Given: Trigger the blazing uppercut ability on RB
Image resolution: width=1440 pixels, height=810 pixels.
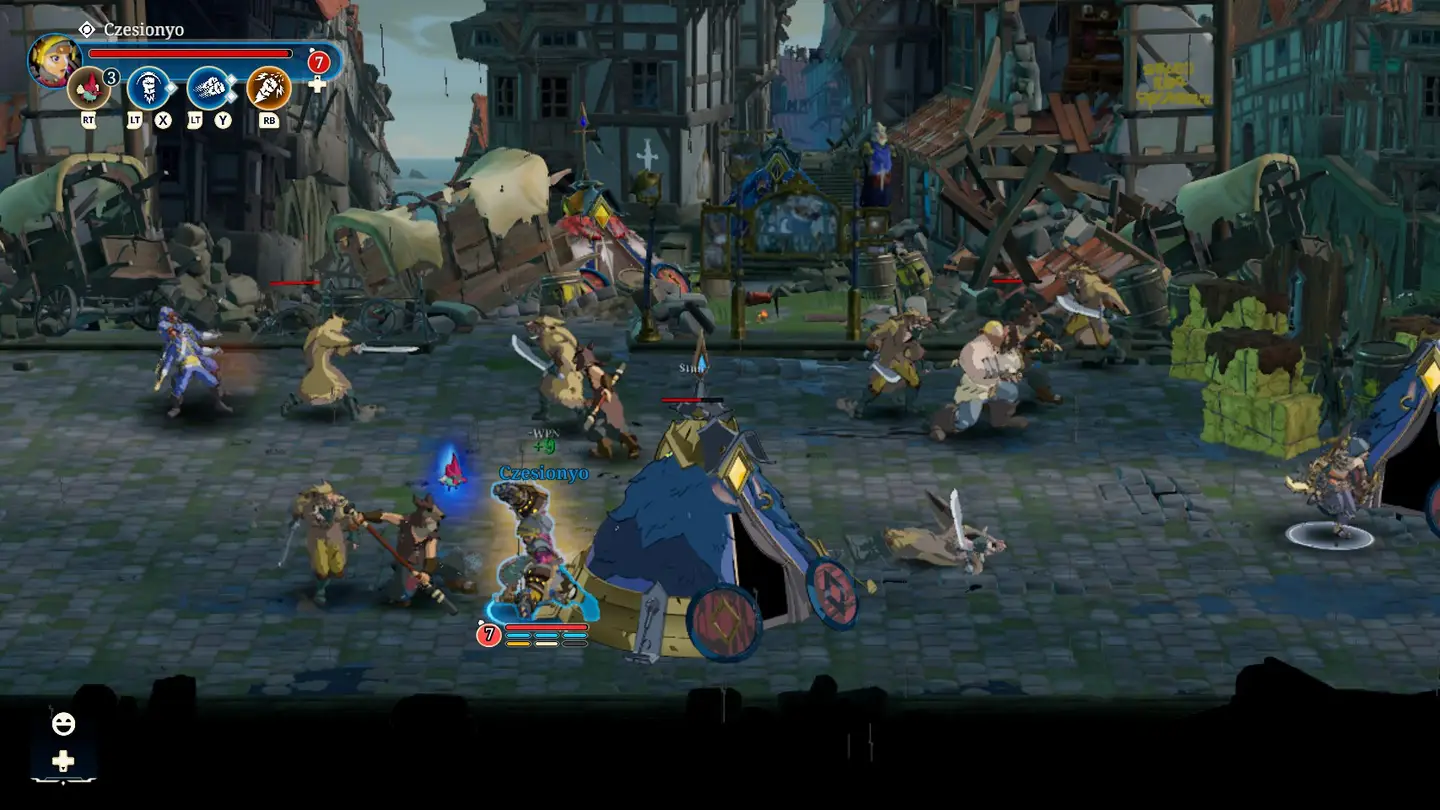Looking at the screenshot, I should [267, 87].
